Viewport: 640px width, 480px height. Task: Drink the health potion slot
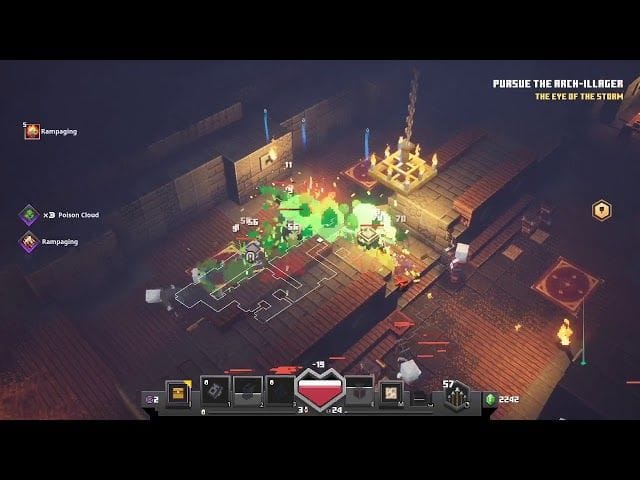[359, 392]
